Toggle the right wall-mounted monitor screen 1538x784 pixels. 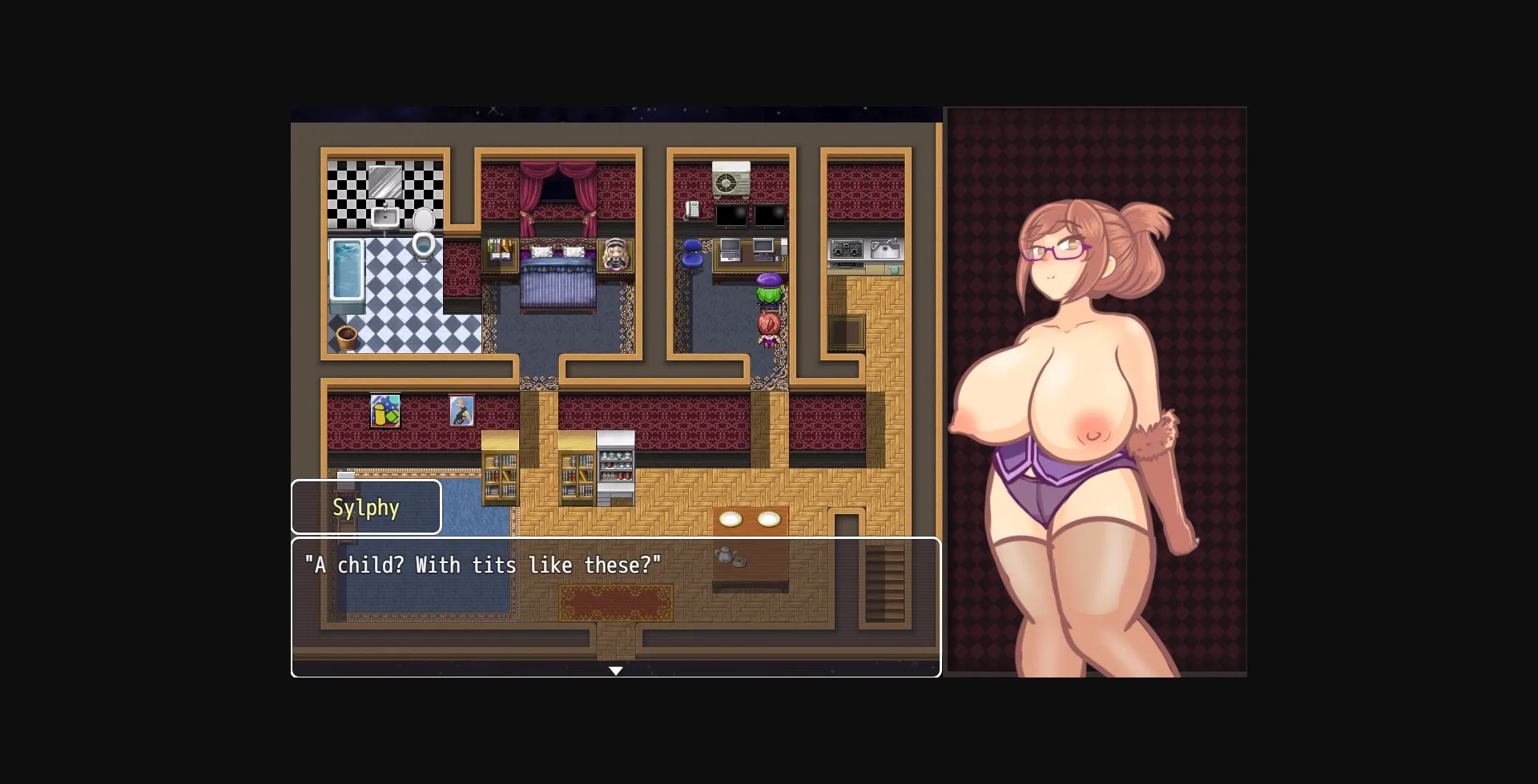coord(769,215)
